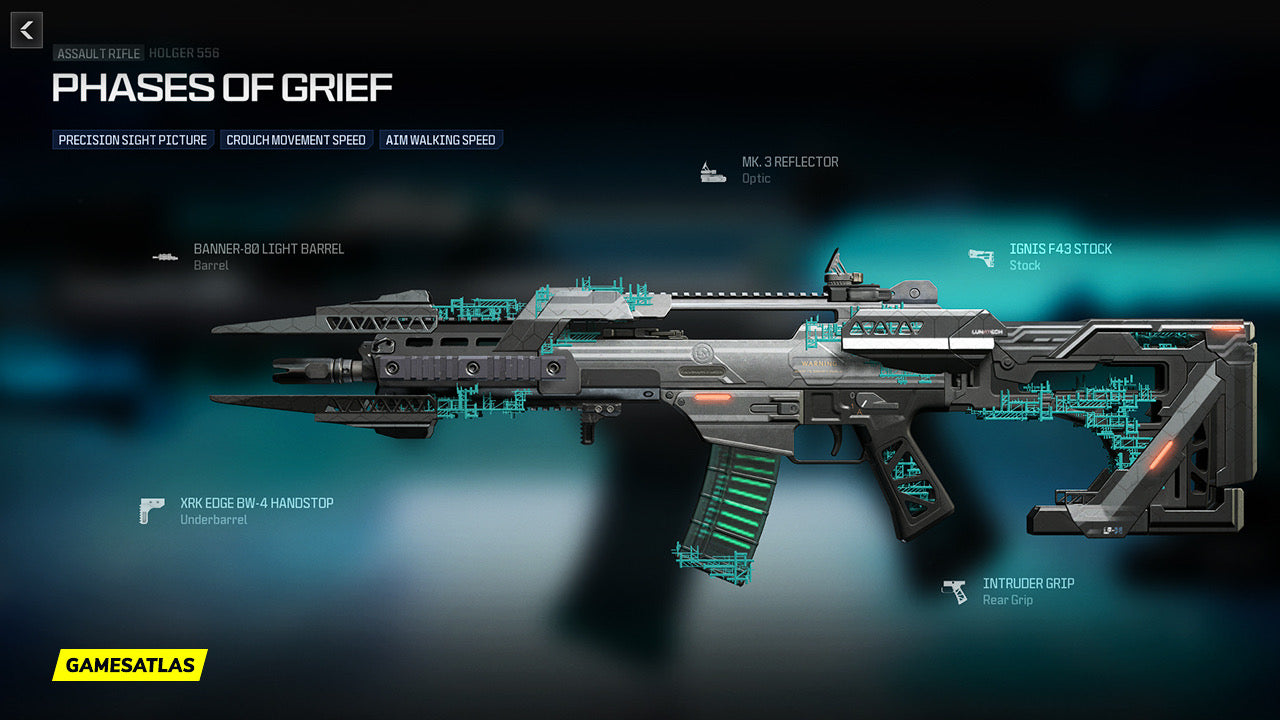Choose the Banner-80 Light Barrel attachment
Viewport: 1280px width, 720px height.
(268, 249)
